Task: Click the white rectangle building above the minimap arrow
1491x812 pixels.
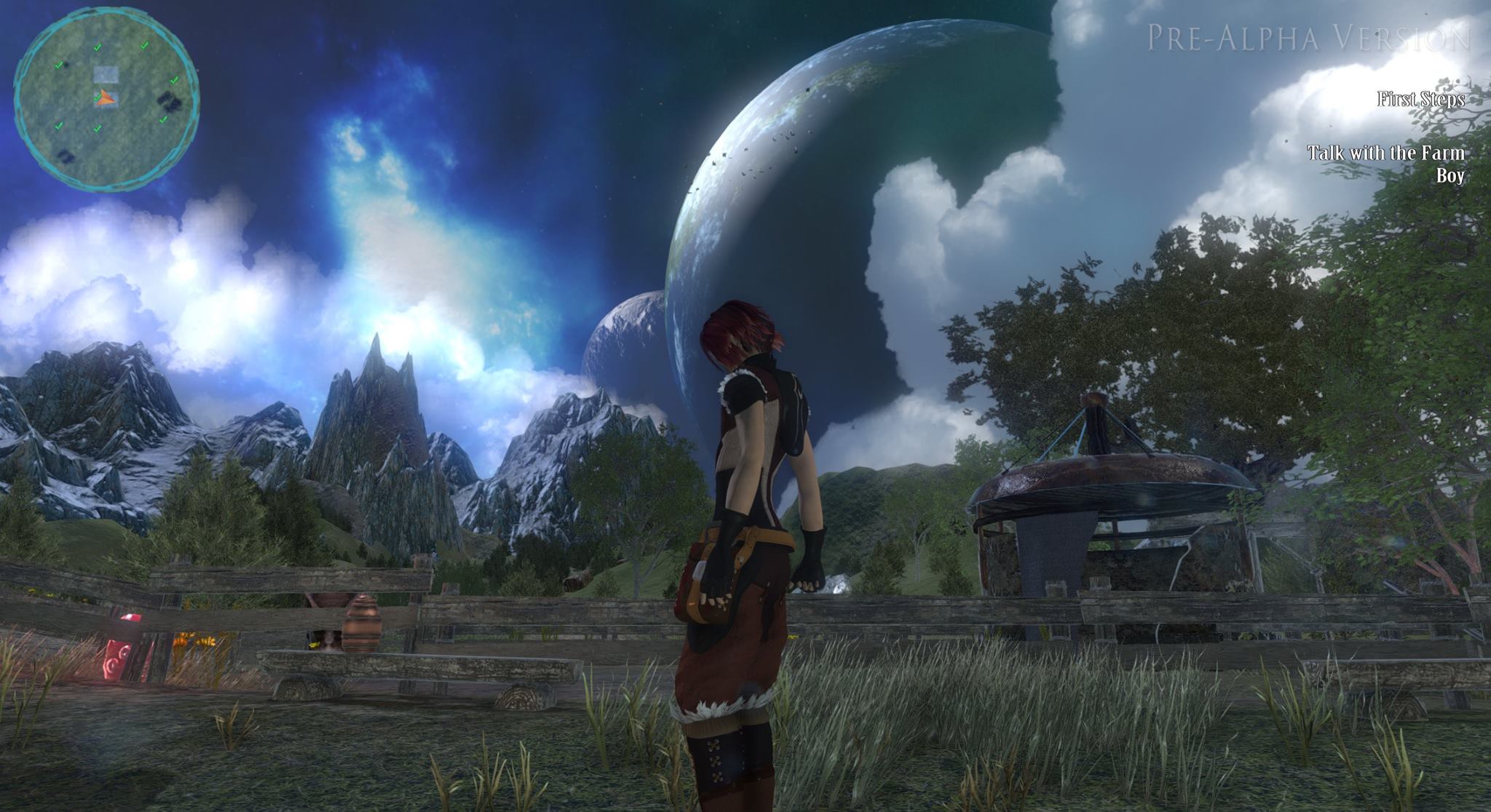Action: pos(106,73)
